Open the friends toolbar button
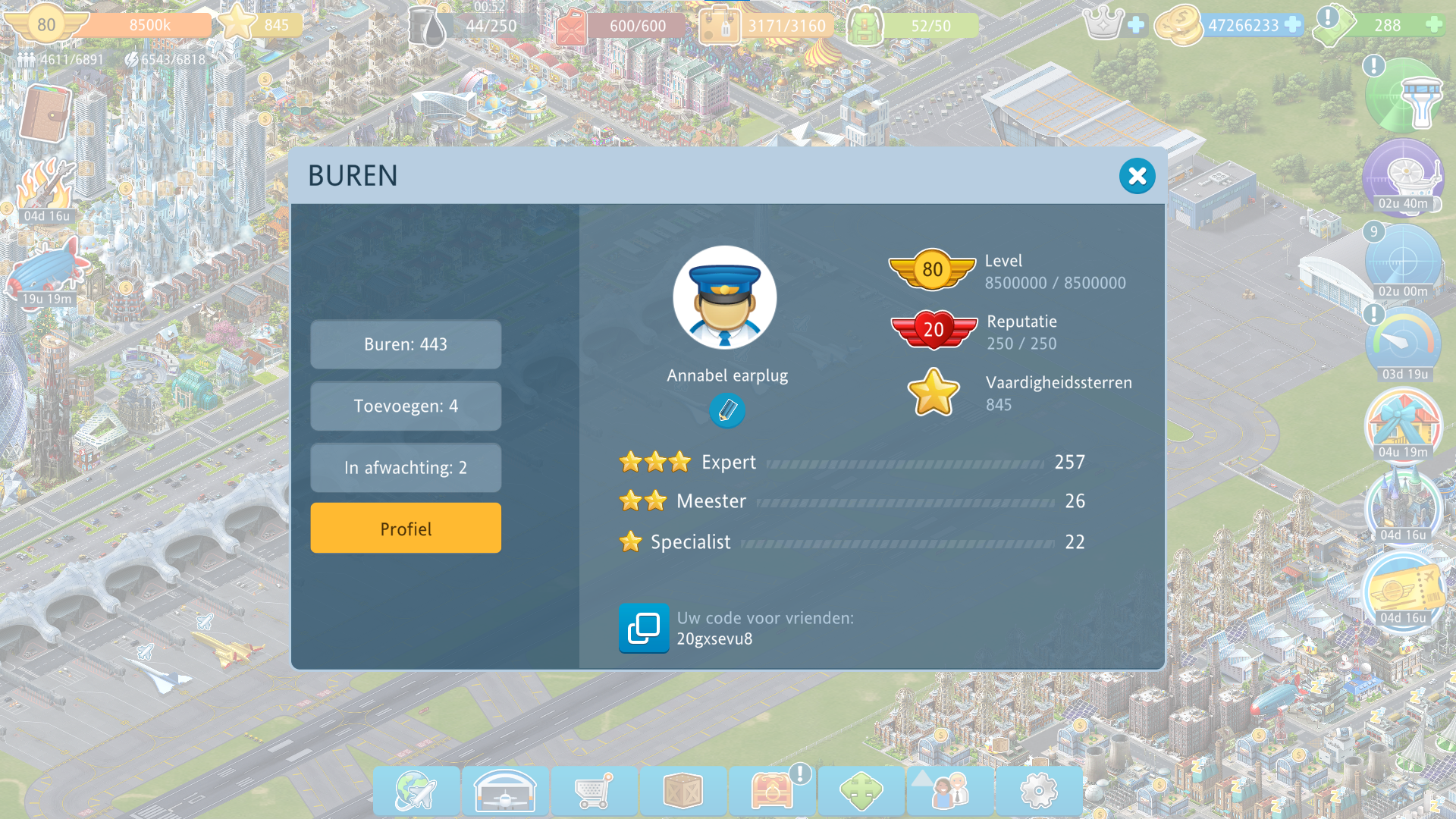 950,791
